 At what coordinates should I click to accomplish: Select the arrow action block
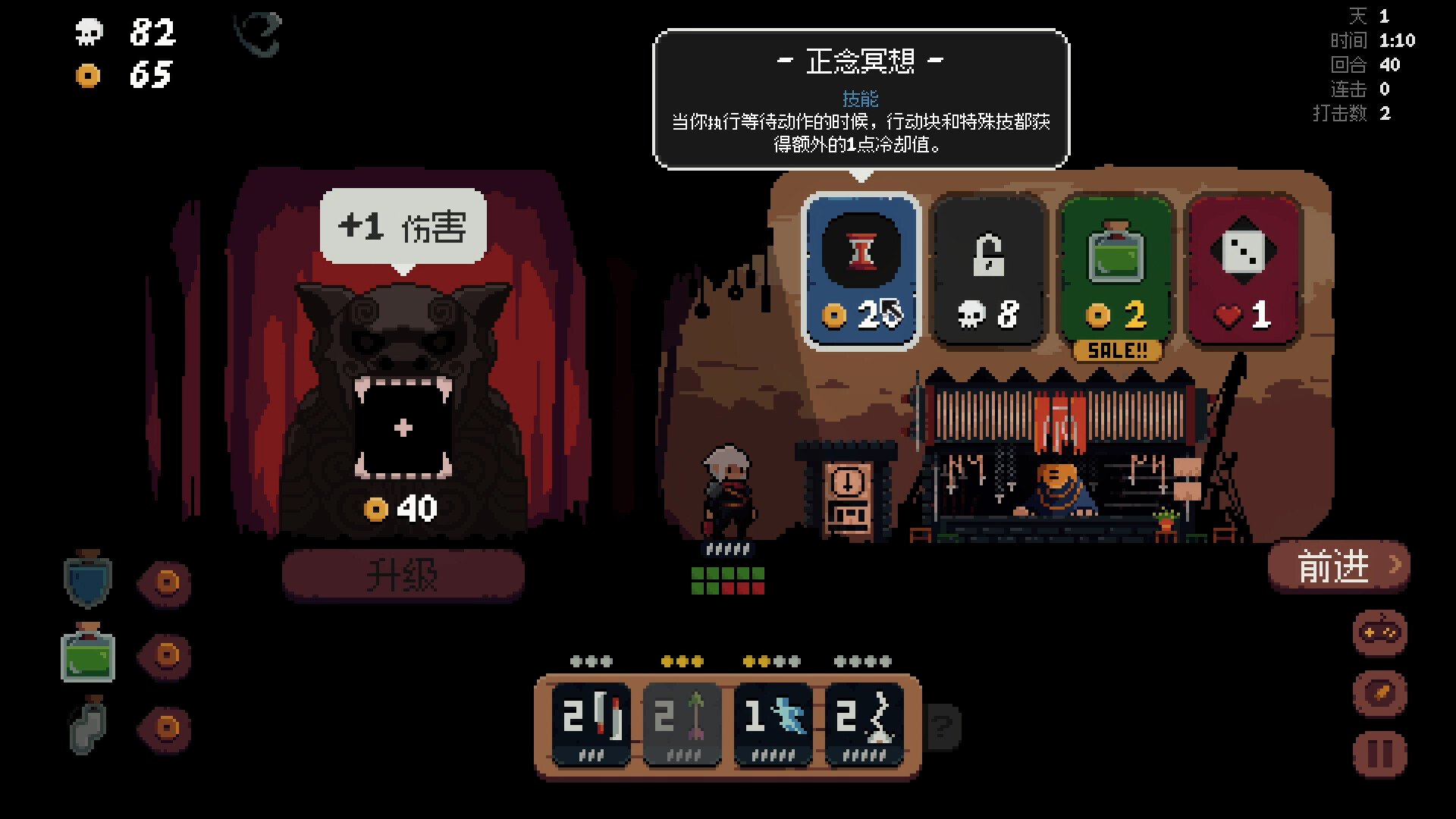[681, 720]
